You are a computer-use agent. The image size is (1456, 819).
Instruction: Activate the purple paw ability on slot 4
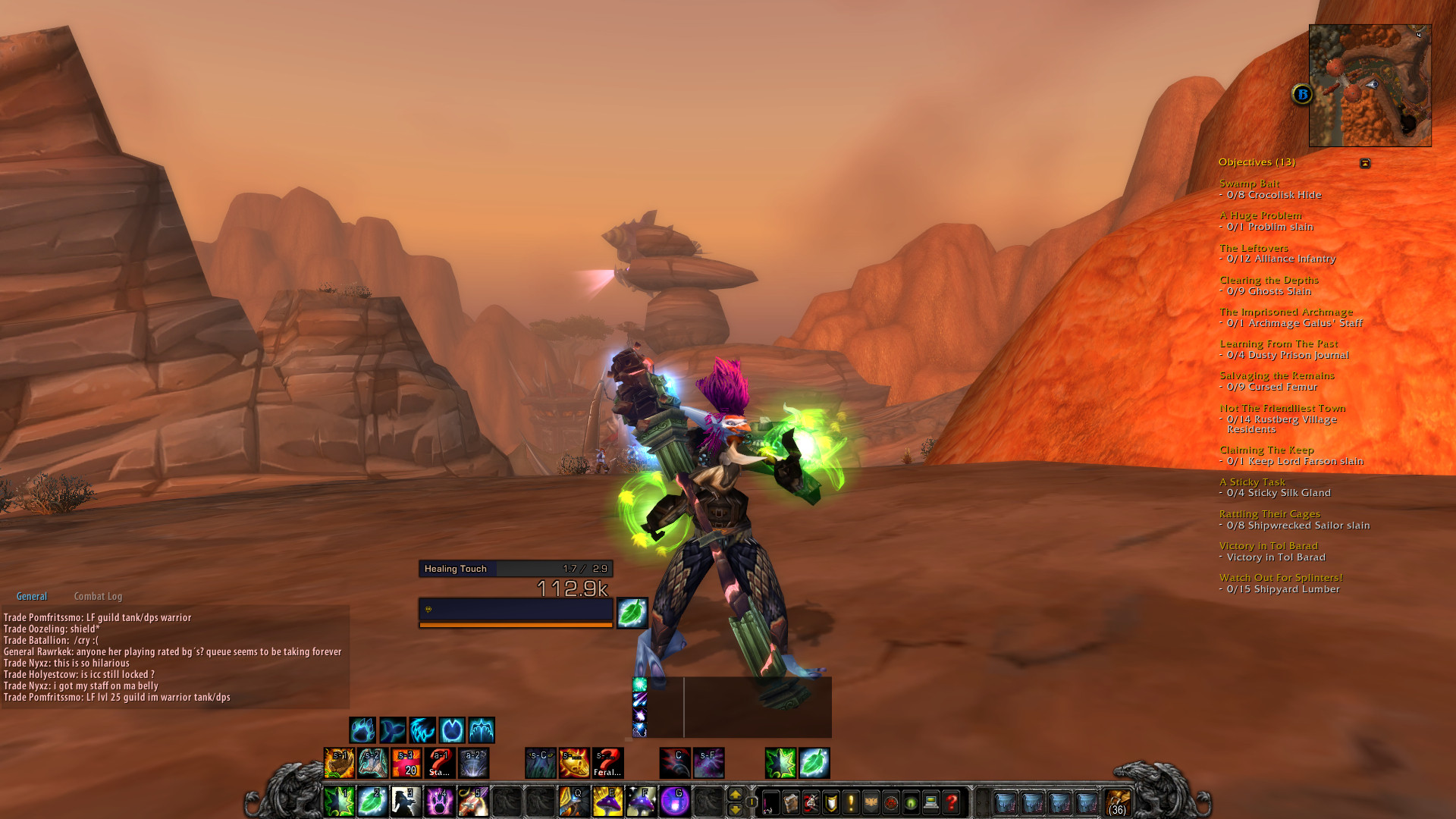[x=439, y=802]
